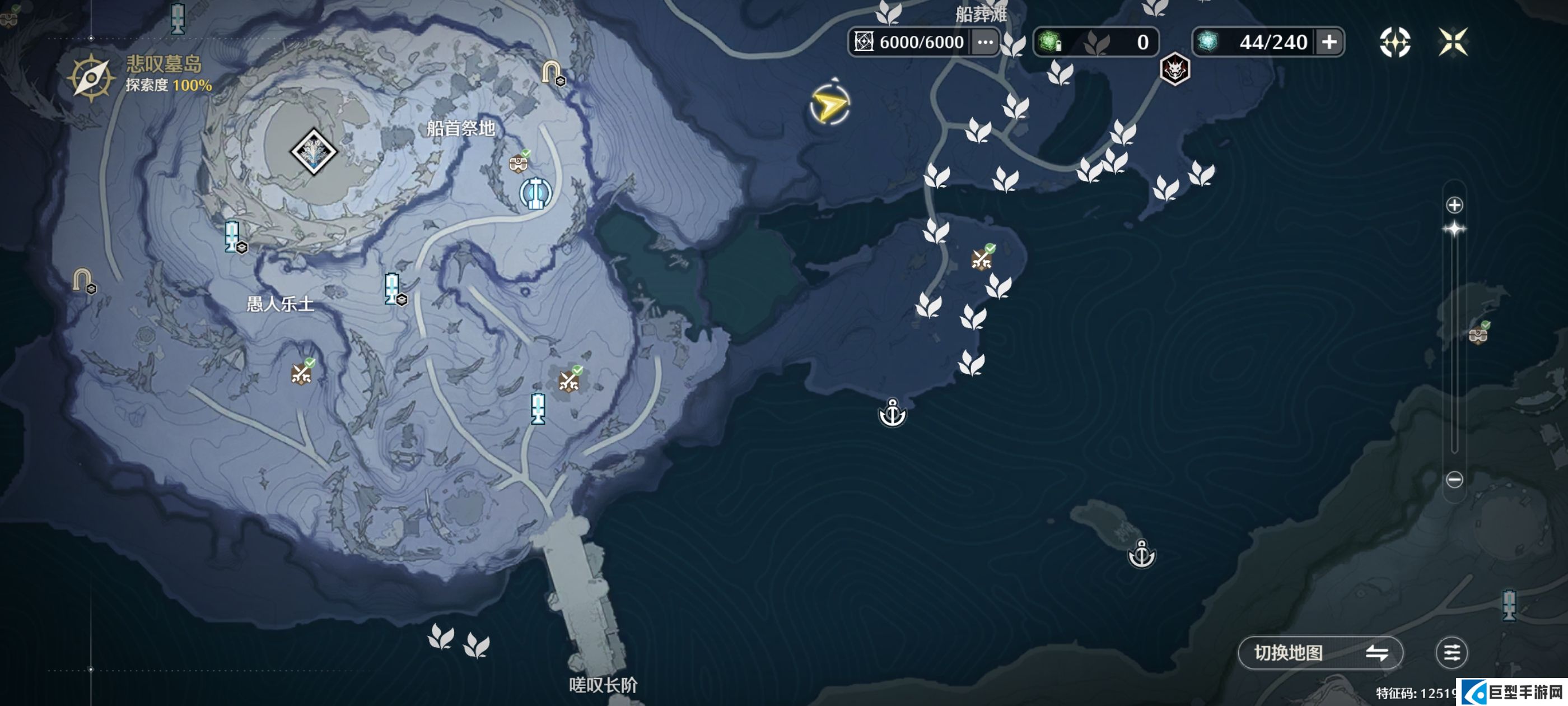Open the three-dots menu beside 6000/6000
This screenshot has height=706, width=1568.
(984, 42)
